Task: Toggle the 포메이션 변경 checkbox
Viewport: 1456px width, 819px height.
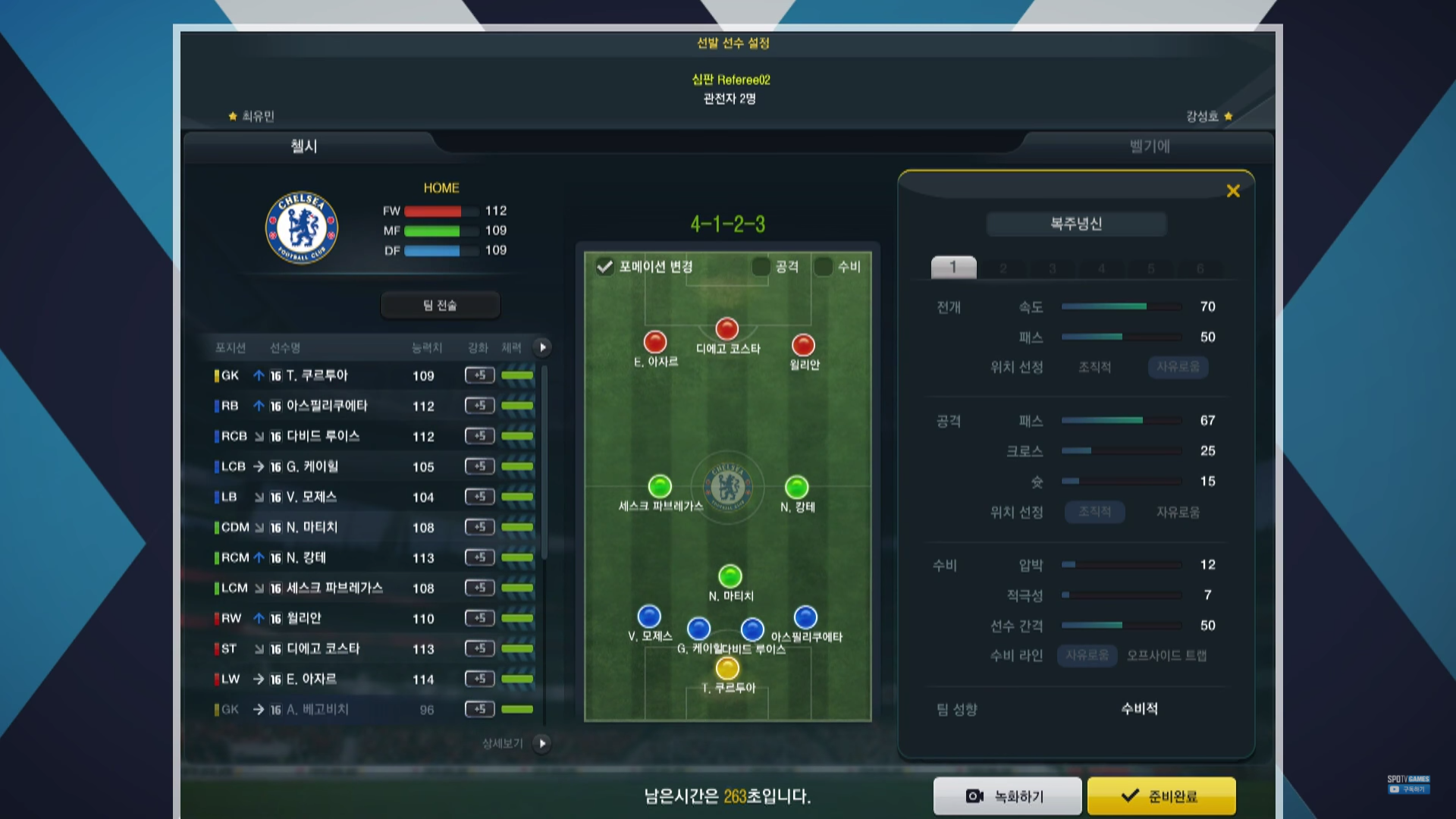Action: [605, 267]
